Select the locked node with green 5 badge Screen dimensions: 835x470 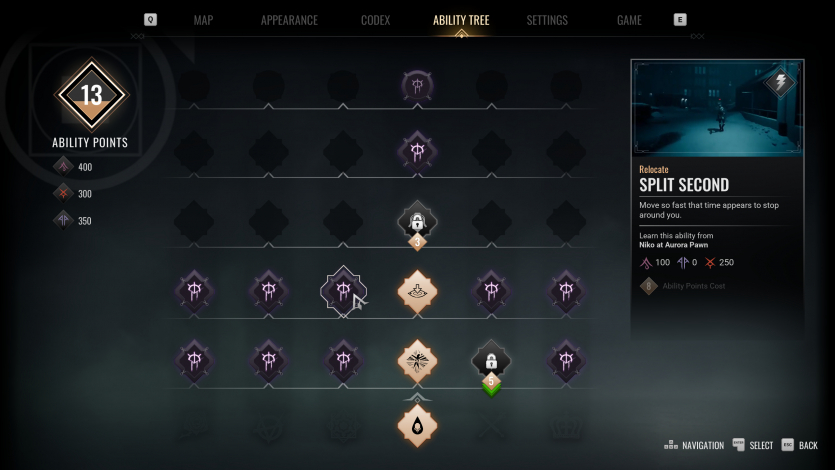(x=491, y=361)
